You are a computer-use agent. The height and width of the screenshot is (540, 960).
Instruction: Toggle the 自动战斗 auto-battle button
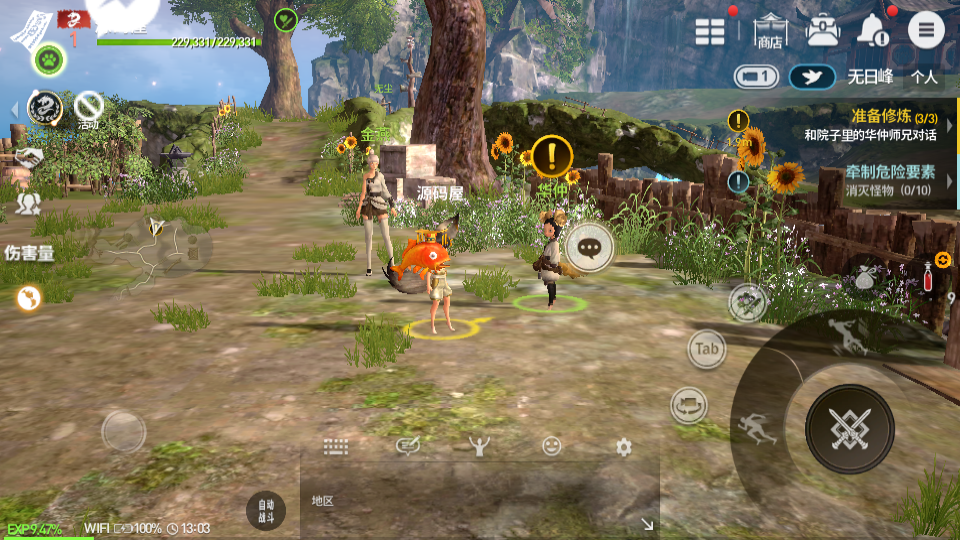pos(265,510)
